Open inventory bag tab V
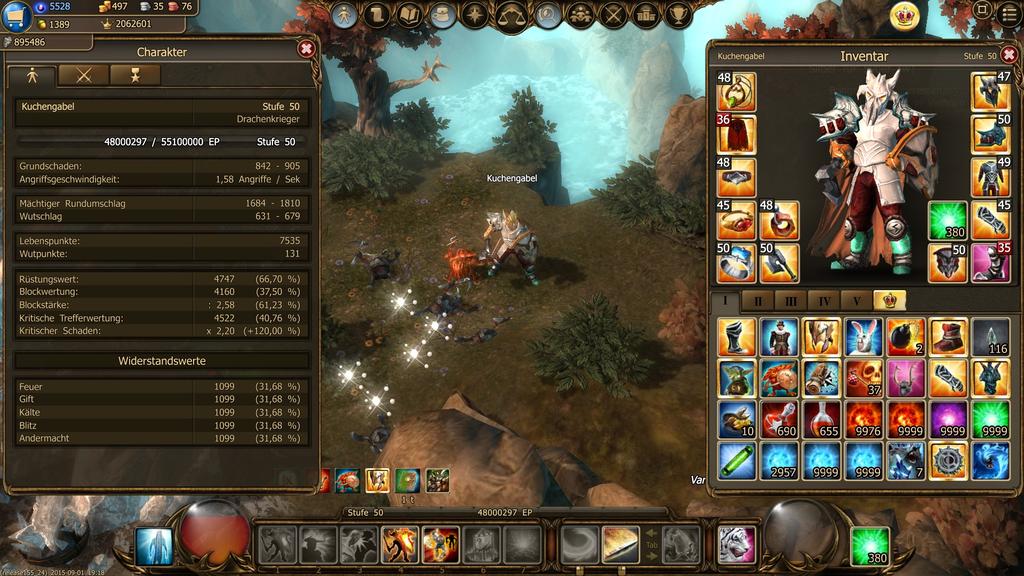The width and height of the screenshot is (1024, 576). tap(856, 300)
